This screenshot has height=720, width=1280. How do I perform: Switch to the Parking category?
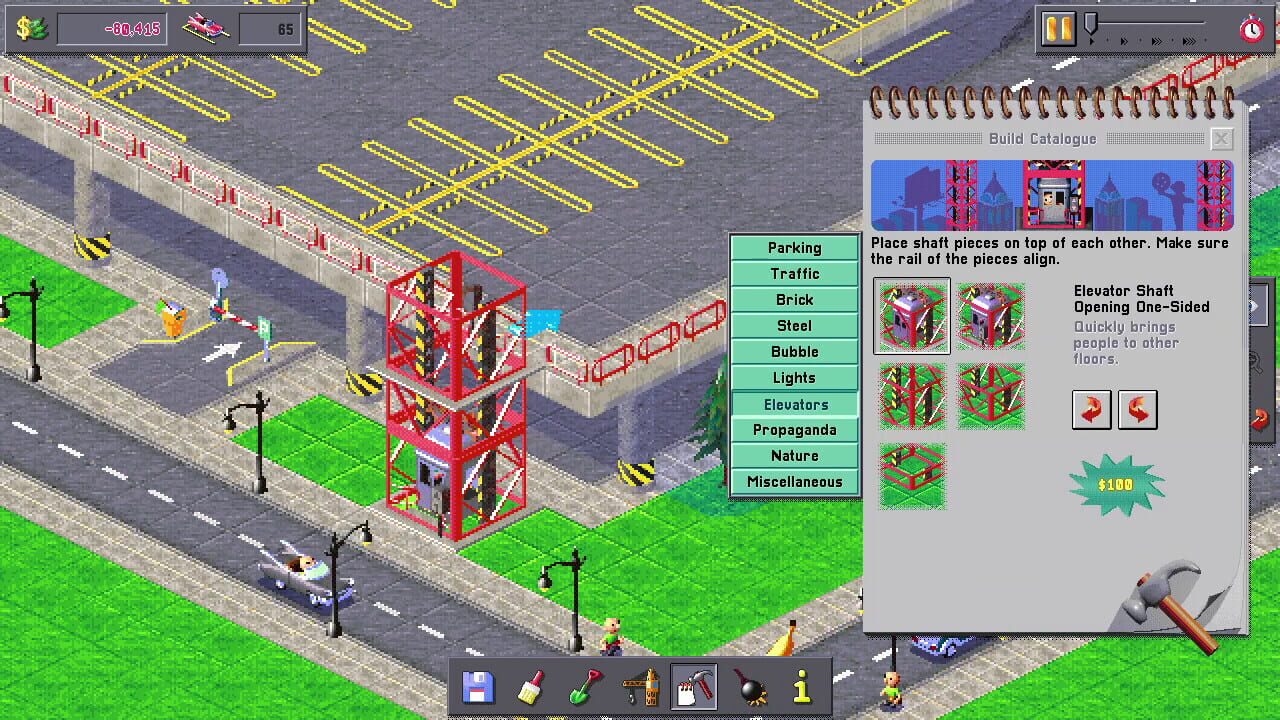[x=794, y=247]
